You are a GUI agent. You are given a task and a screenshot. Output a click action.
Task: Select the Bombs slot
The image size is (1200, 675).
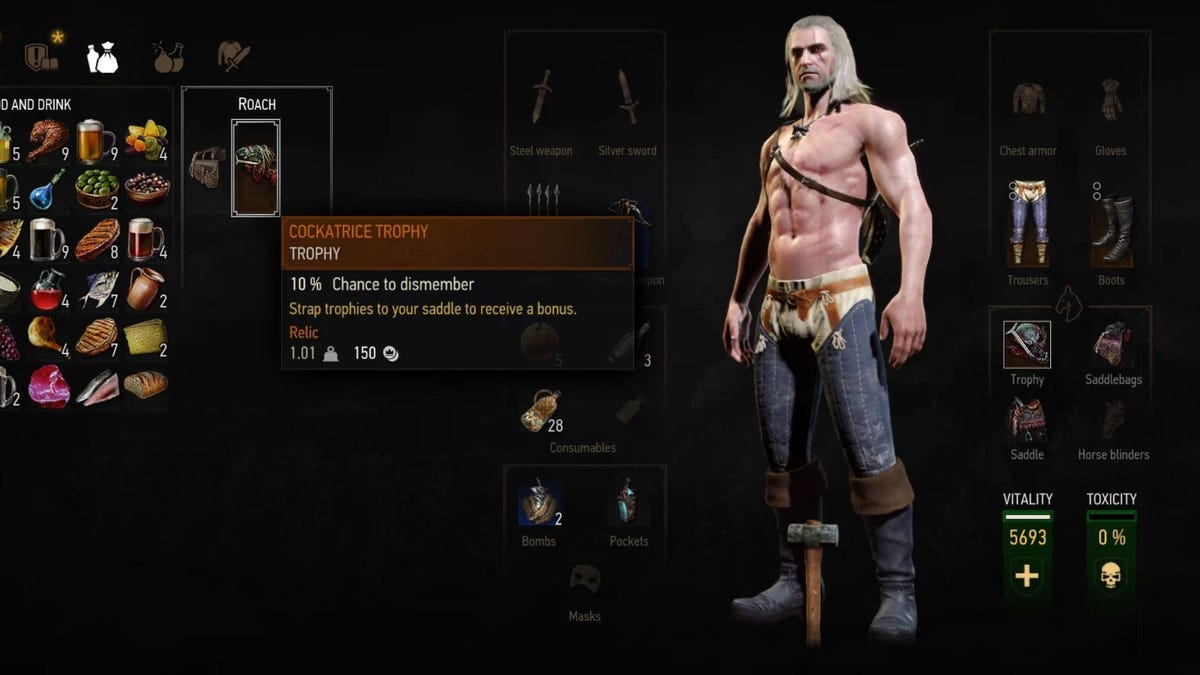538,502
